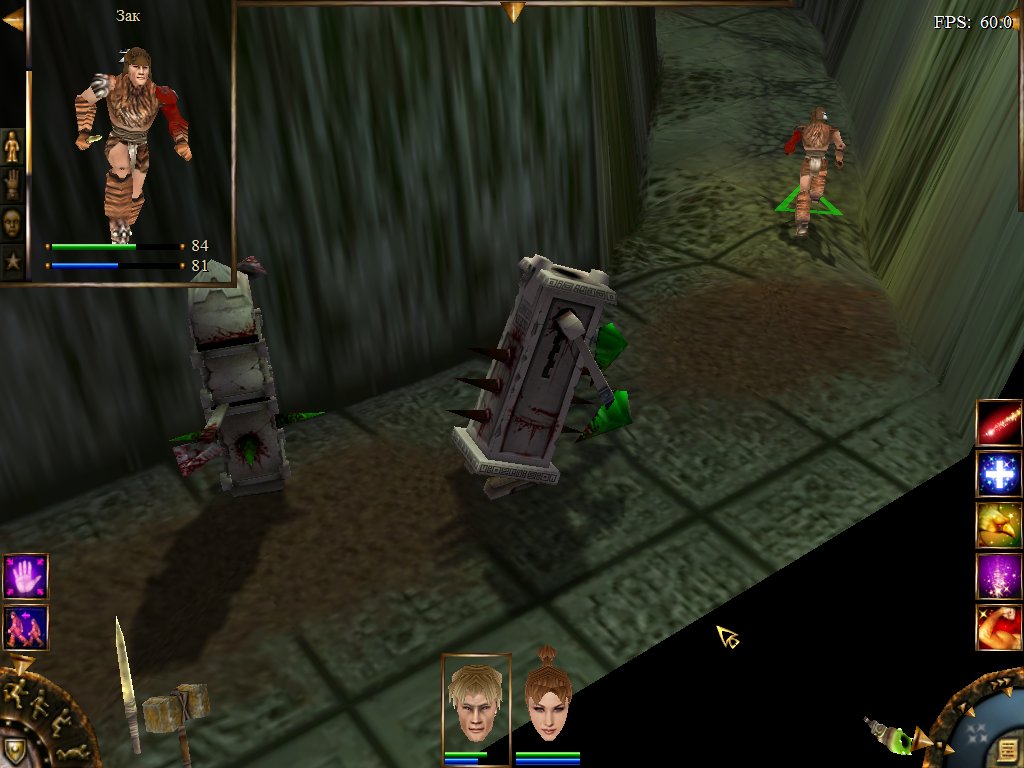Open the body figure tab beside Зак's portrait

coord(12,146)
